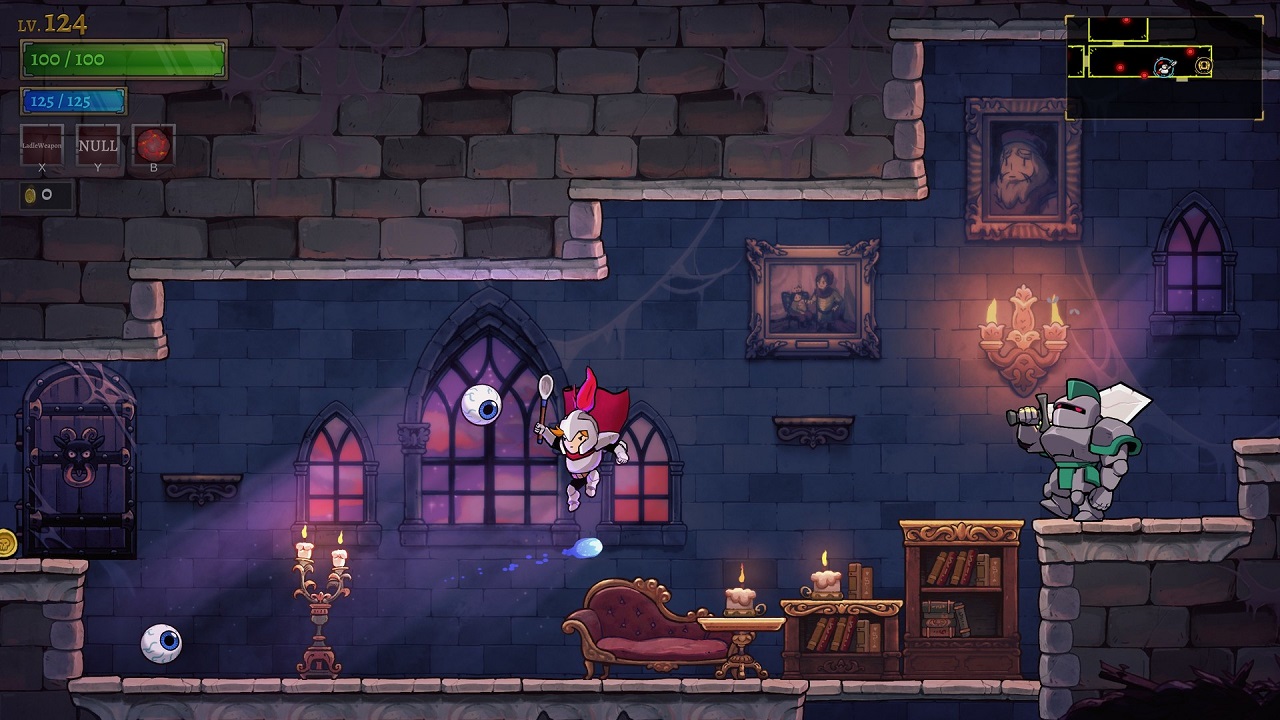
Task: Select the red relic in the B slot
Action: coord(154,143)
